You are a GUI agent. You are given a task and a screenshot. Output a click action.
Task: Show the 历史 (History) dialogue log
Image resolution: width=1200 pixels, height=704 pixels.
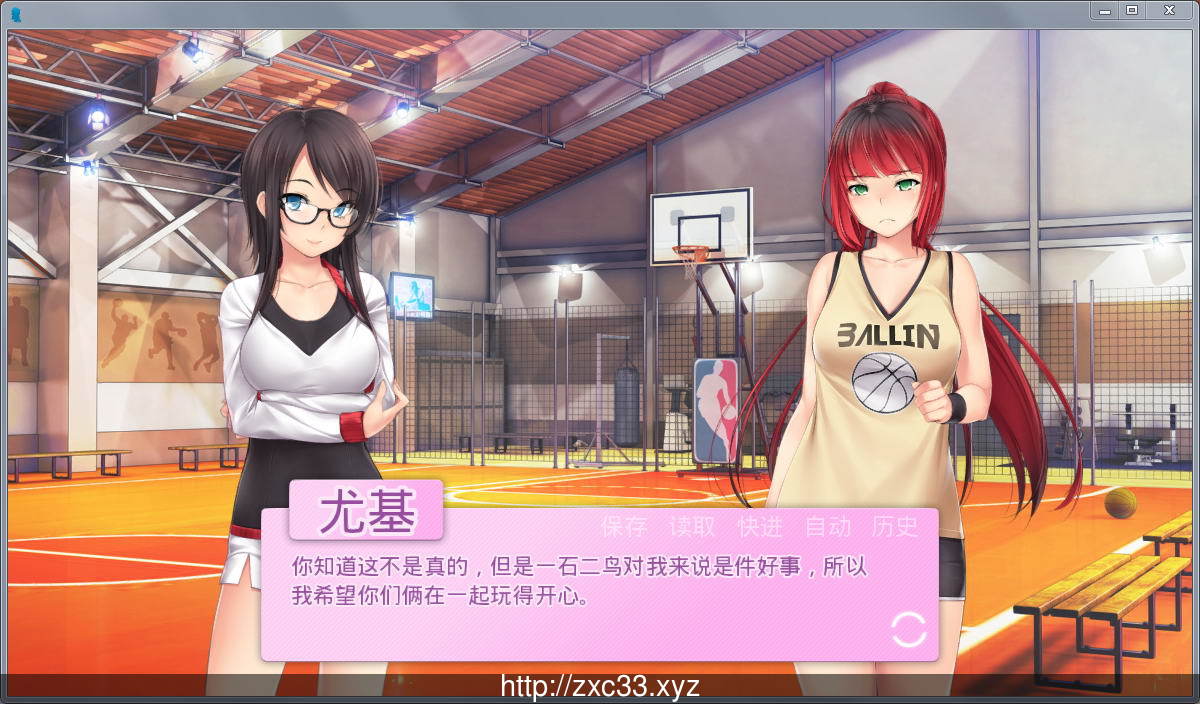(895, 527)
